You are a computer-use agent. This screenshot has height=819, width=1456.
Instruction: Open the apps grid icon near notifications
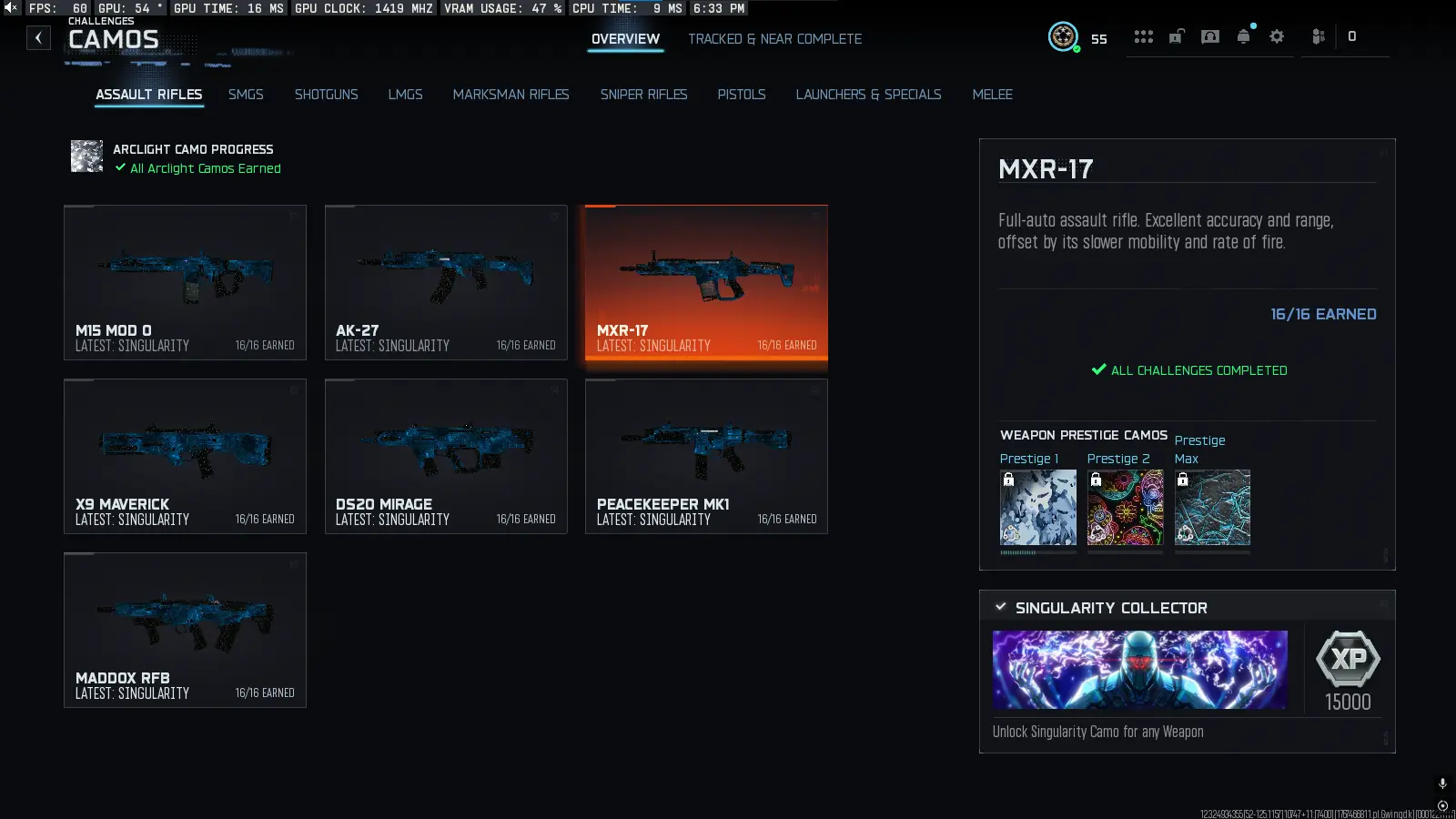(1144, 36)
